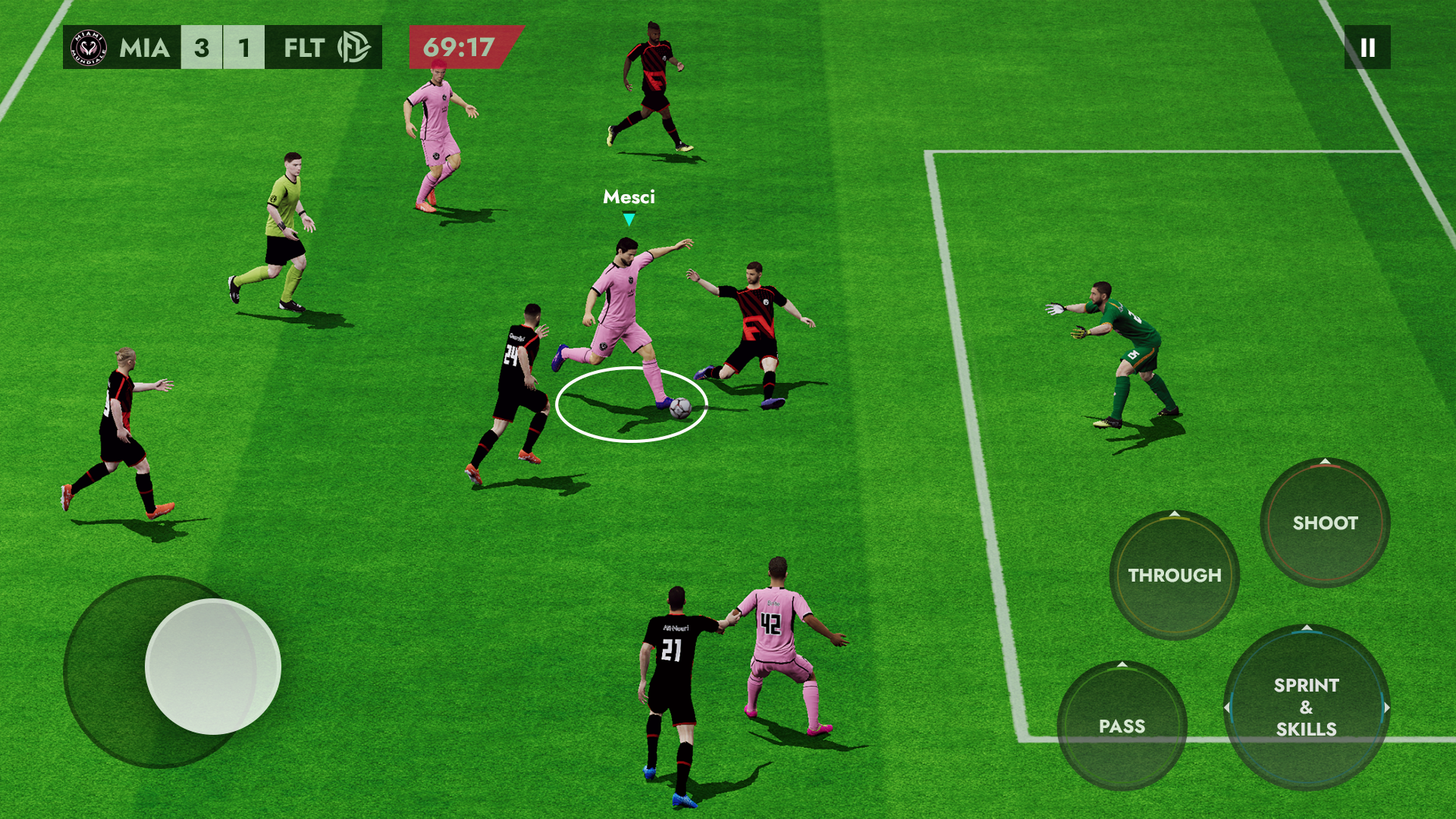Click the chevron above the SHOOT button

point(1323,463)
